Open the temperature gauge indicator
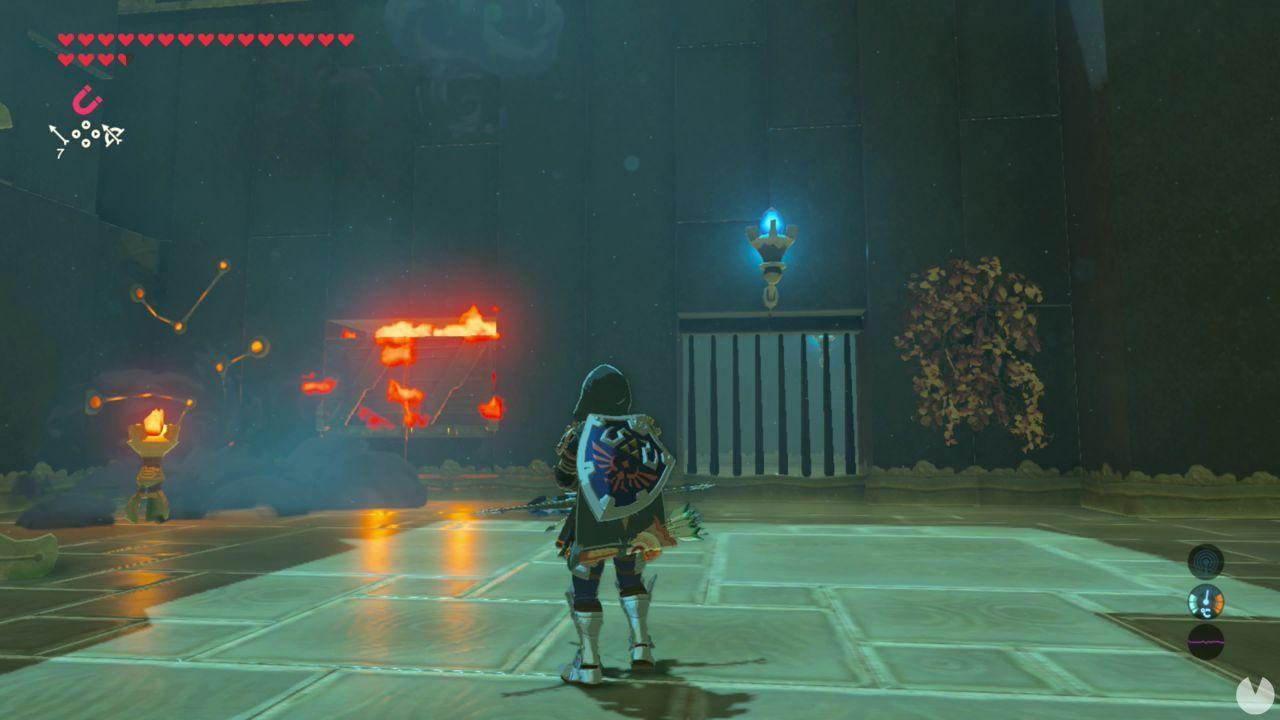Image resolution: width=1280 pixels, height=720 pixels. (1206, 601)
